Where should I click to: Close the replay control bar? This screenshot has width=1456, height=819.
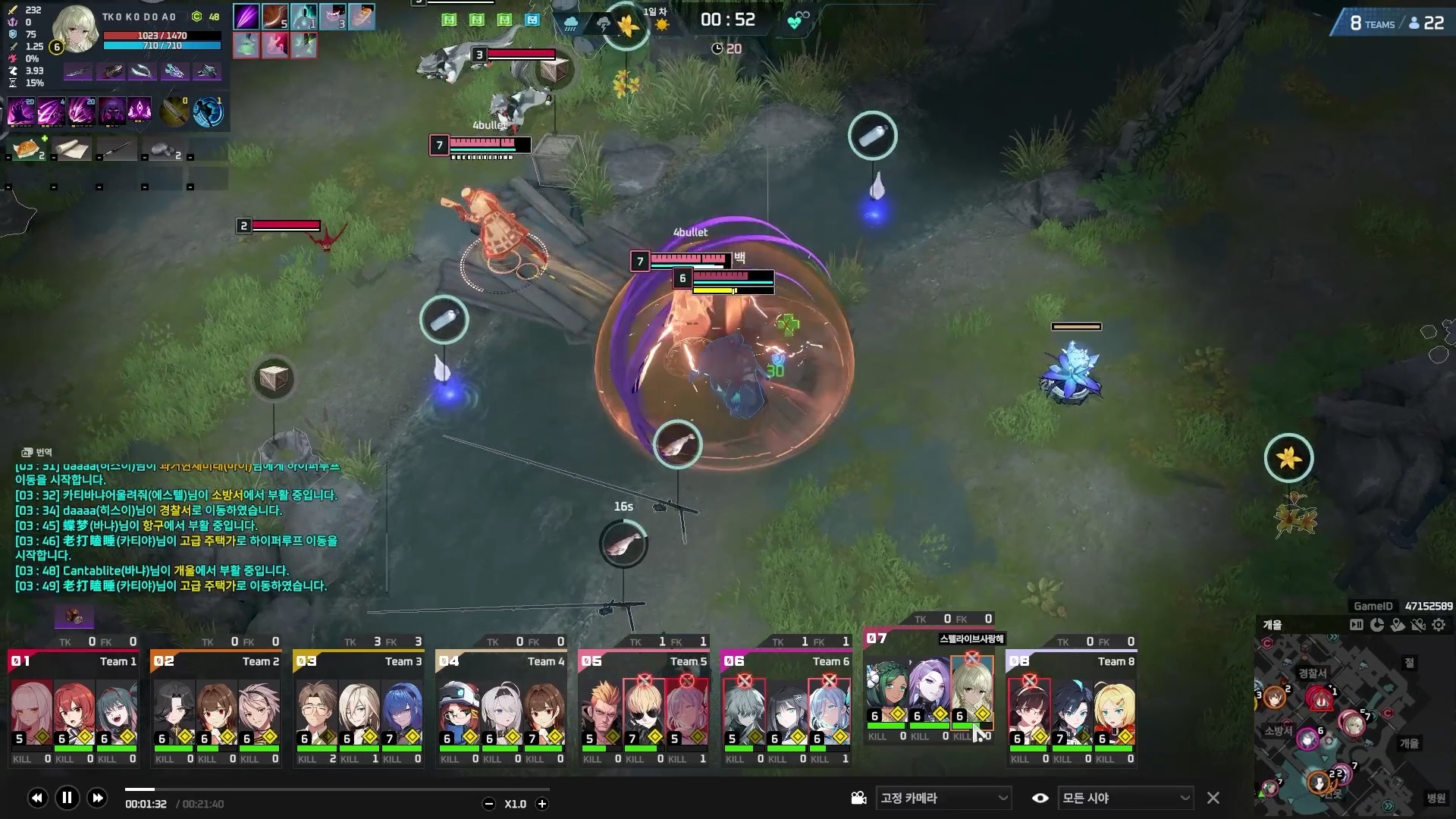pyautogui.click(x=1213, y=798)
